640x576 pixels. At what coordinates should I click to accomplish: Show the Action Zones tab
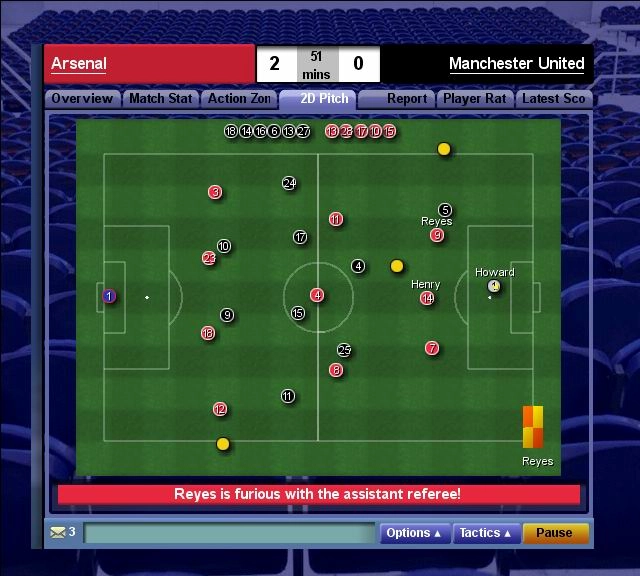(x=239, y=99)
